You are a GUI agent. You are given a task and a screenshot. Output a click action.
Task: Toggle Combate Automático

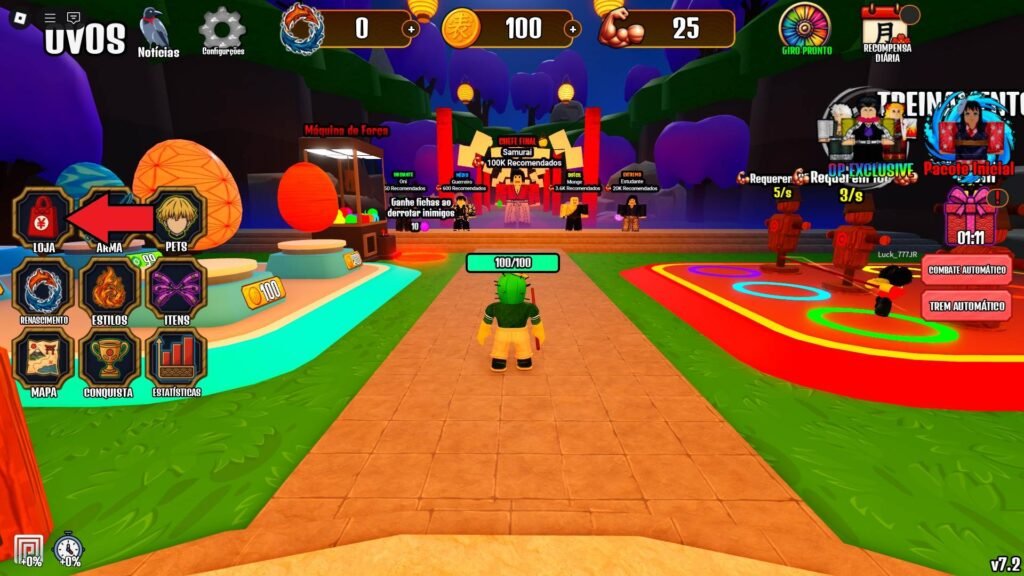[x=967, y=269]
